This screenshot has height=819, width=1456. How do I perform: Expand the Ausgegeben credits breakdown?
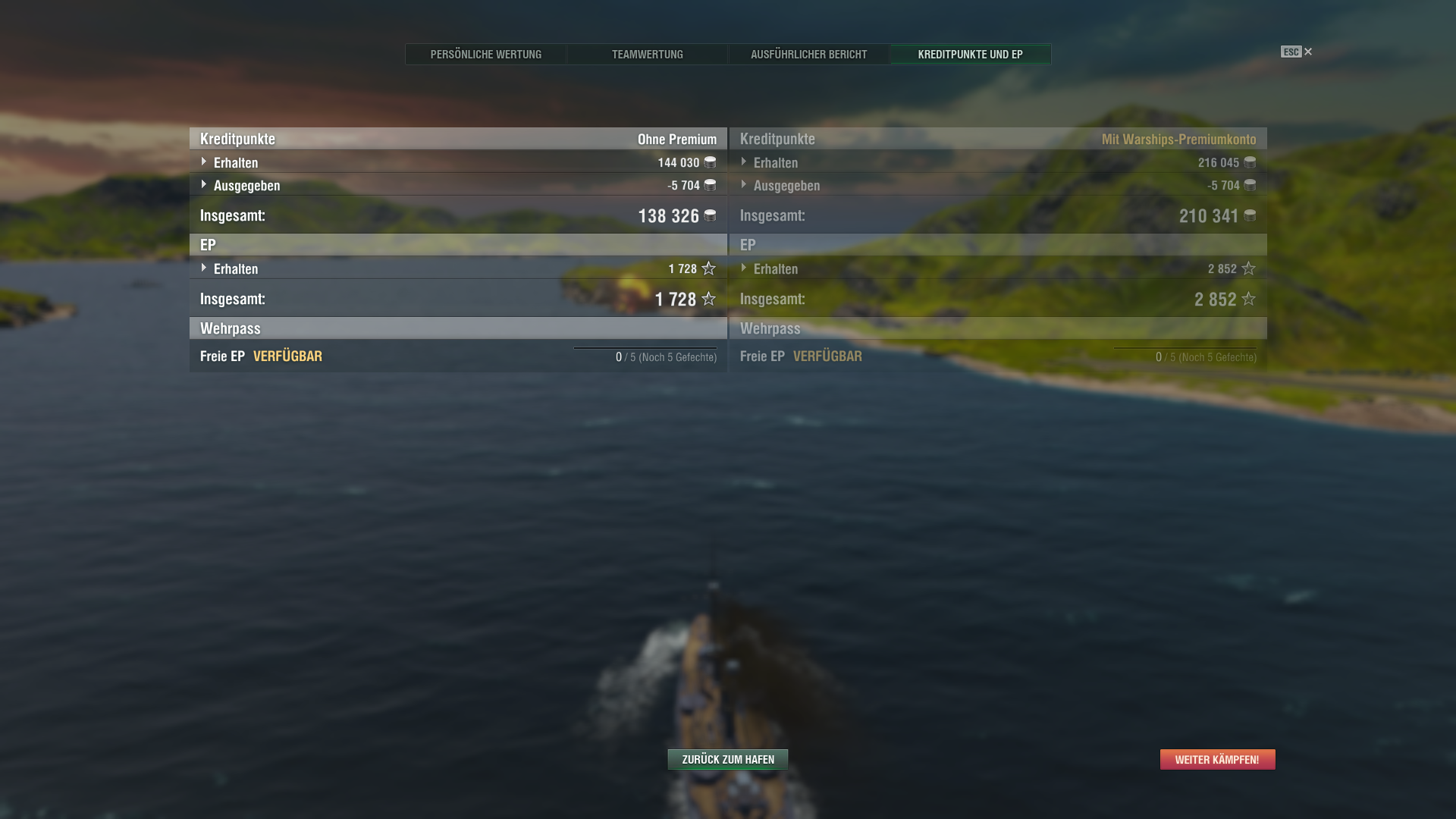(x=204, y=185)
